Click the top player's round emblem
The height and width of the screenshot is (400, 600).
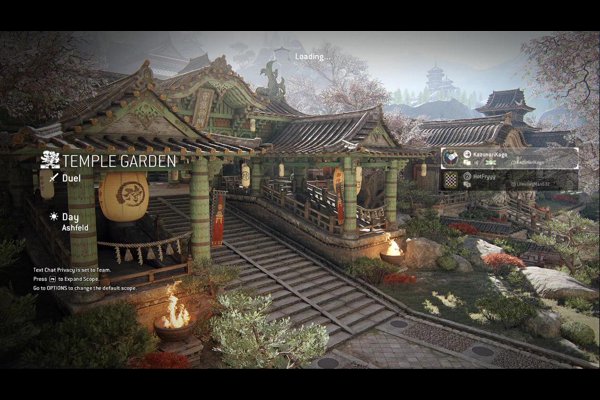[451, 158]
